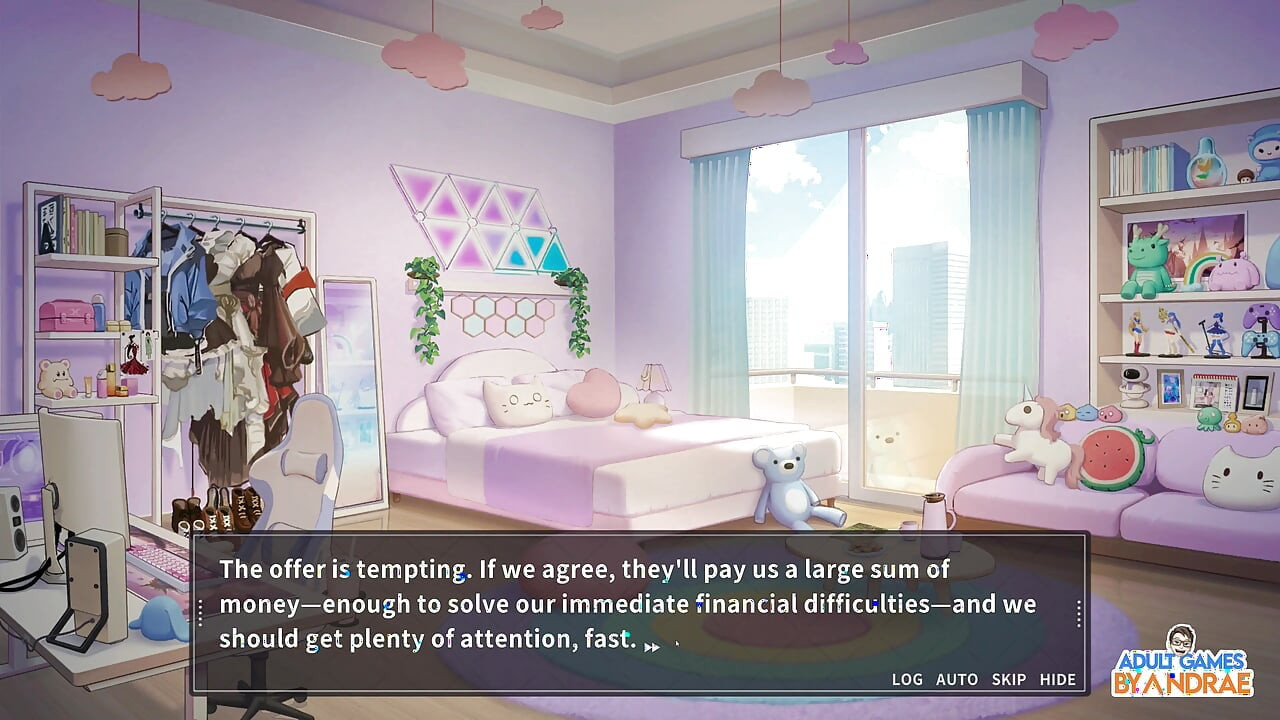Click the triangle light panels above the bed
1280x720 pixels.
pos(480,220)
